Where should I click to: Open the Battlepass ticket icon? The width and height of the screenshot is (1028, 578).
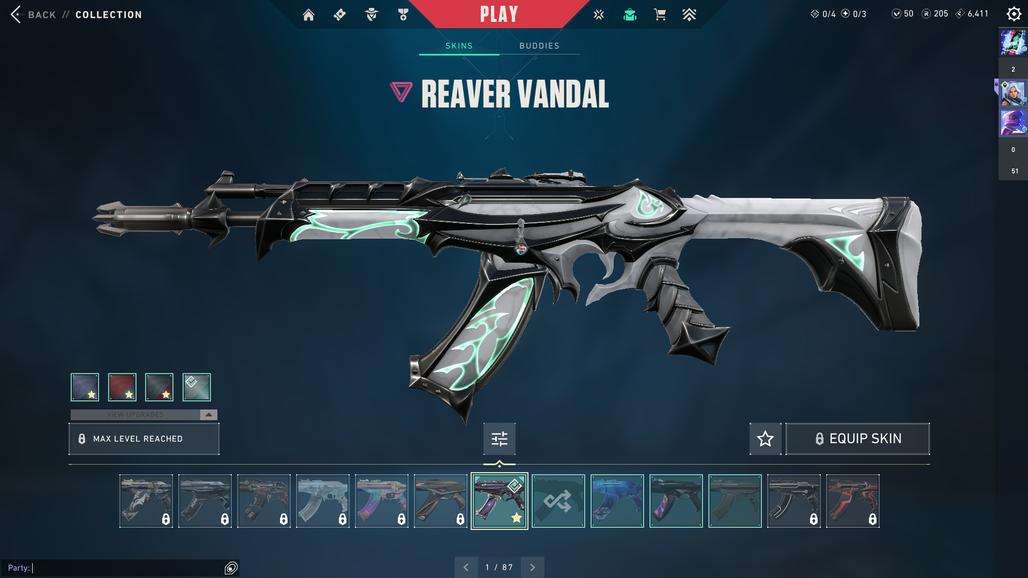[x=340, y=15]
